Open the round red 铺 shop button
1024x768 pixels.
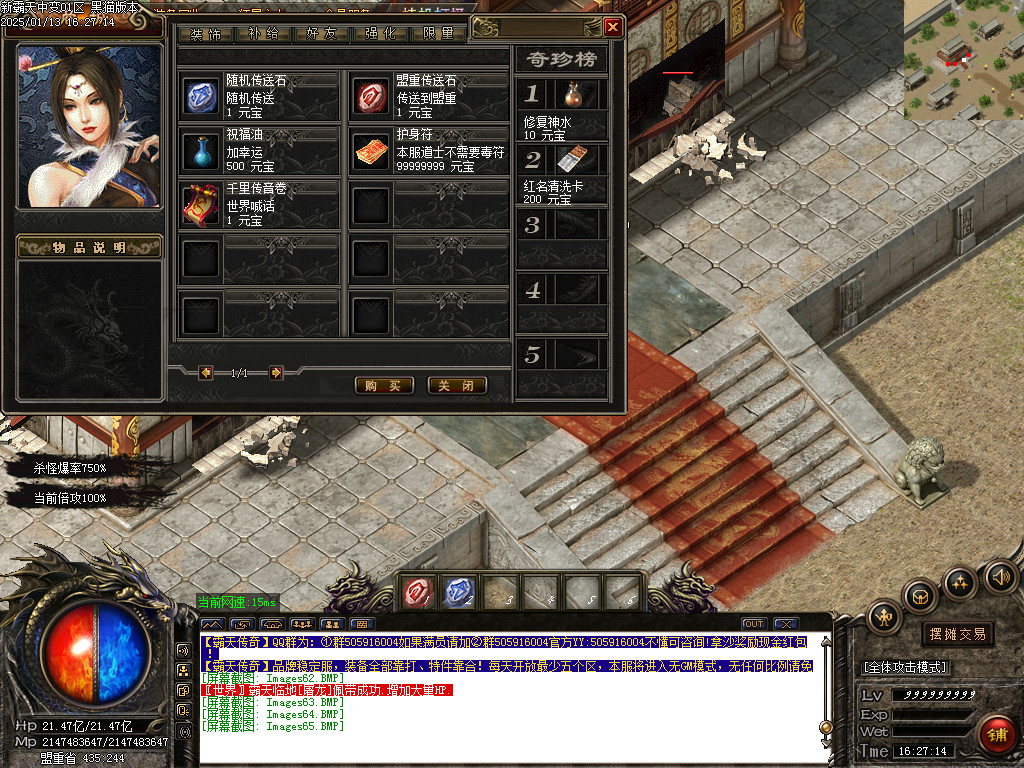pos(997,736)
